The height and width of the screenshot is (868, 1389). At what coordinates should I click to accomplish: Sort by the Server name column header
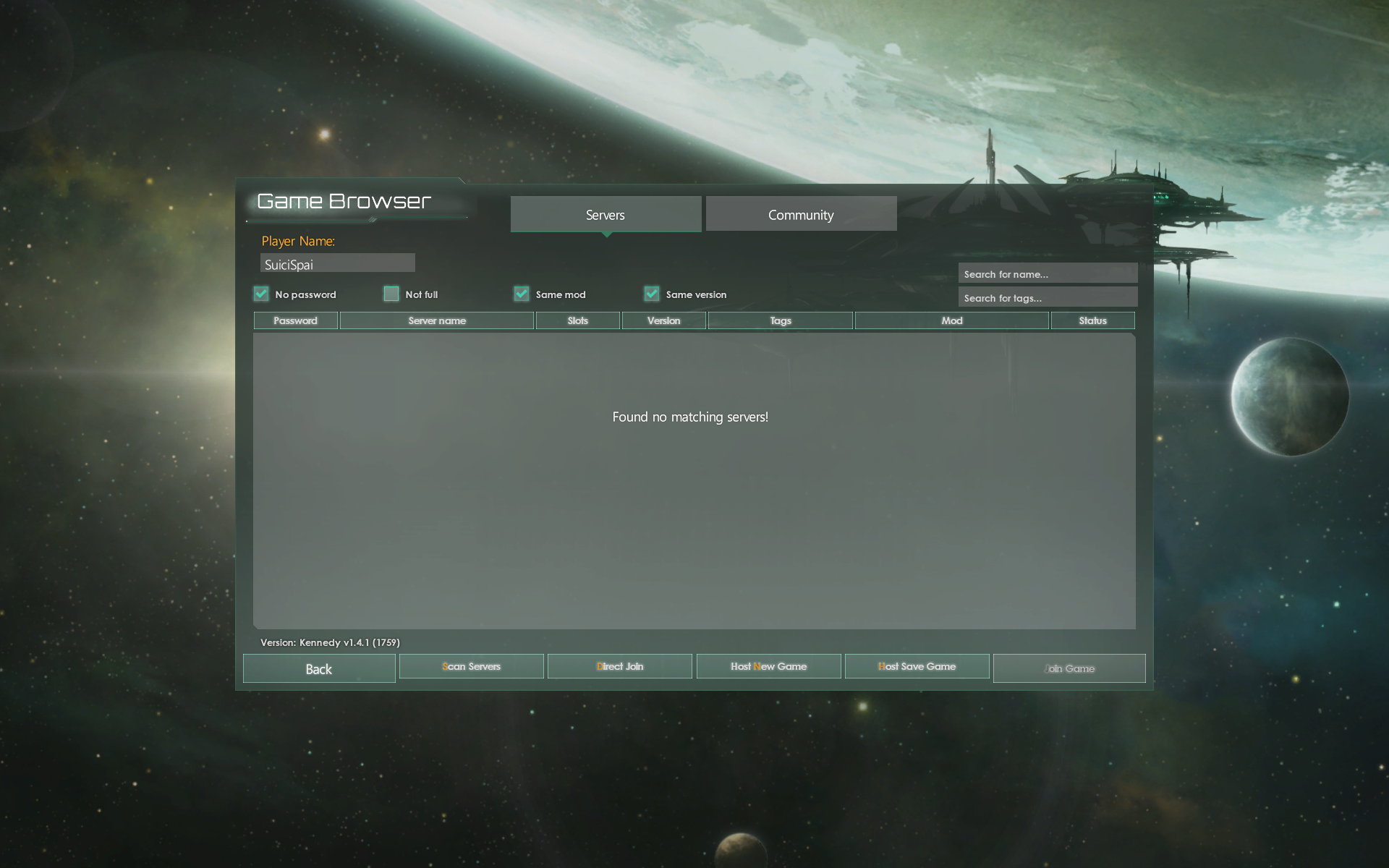(436, 320)
